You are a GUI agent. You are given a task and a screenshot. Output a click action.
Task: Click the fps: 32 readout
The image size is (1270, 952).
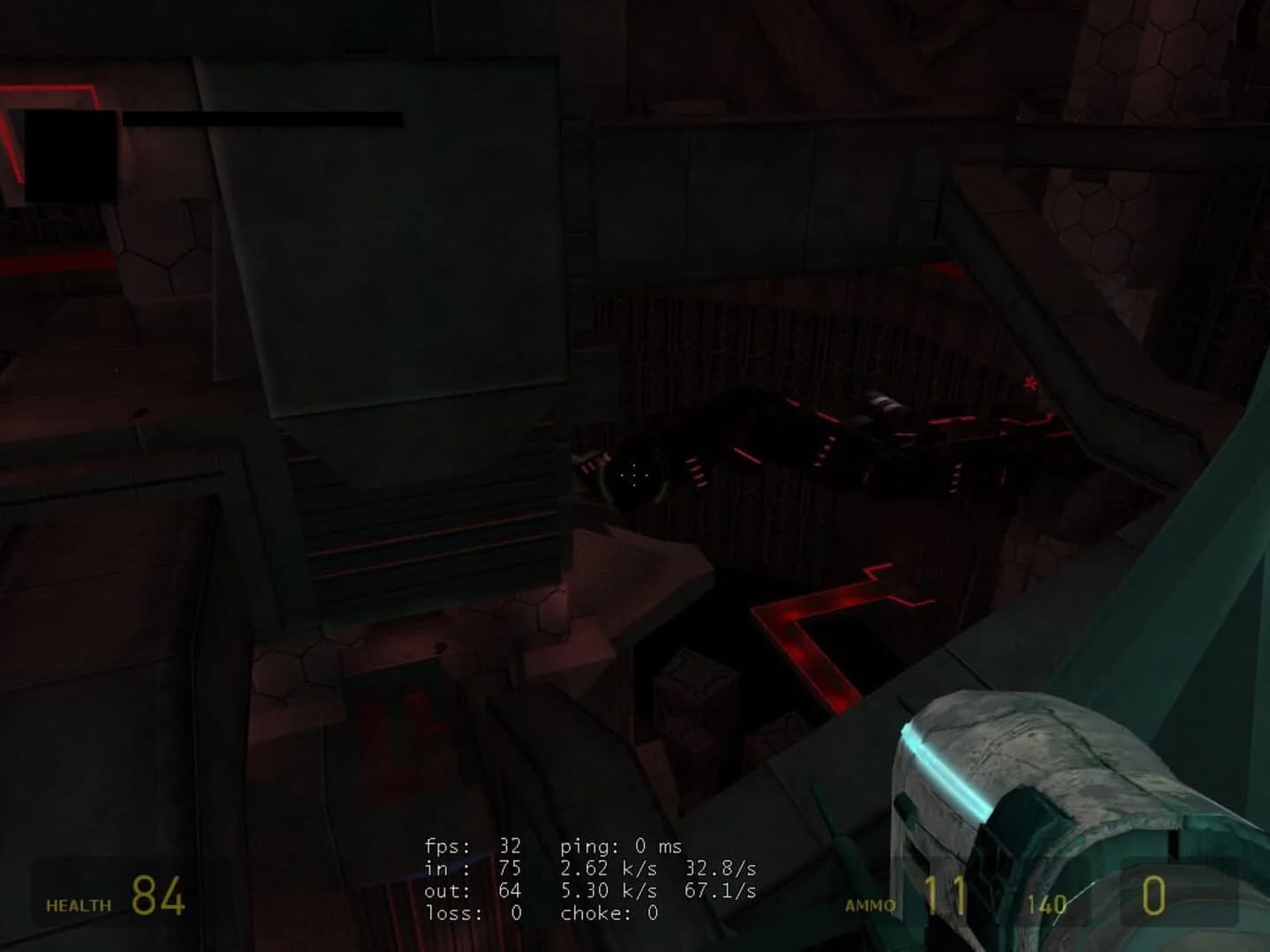pyautogui.click(x=472, y=845)
